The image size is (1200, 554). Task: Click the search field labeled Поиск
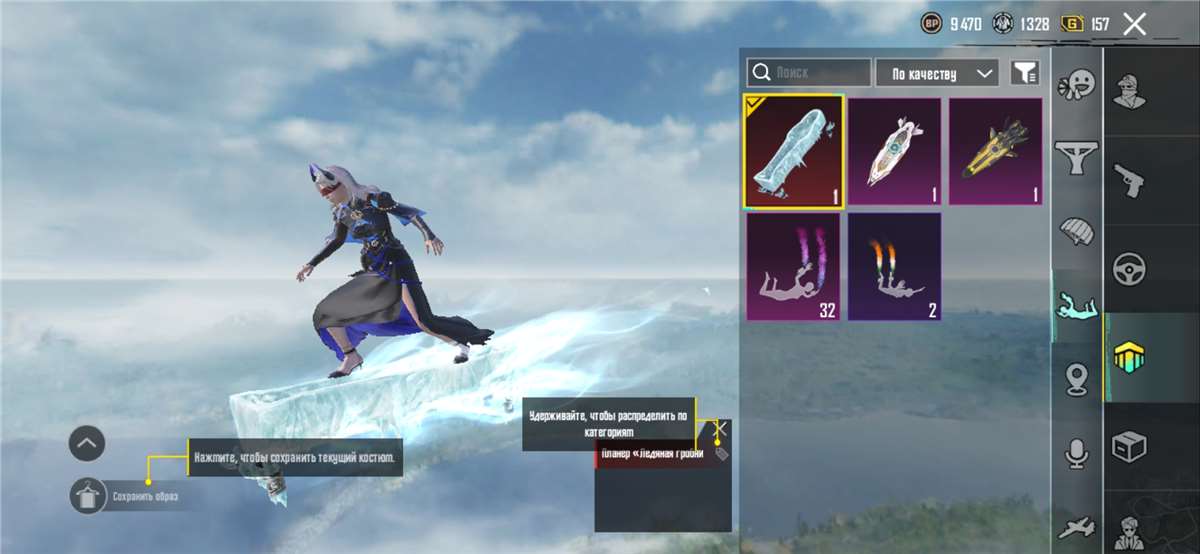click(x=809, y=73)
